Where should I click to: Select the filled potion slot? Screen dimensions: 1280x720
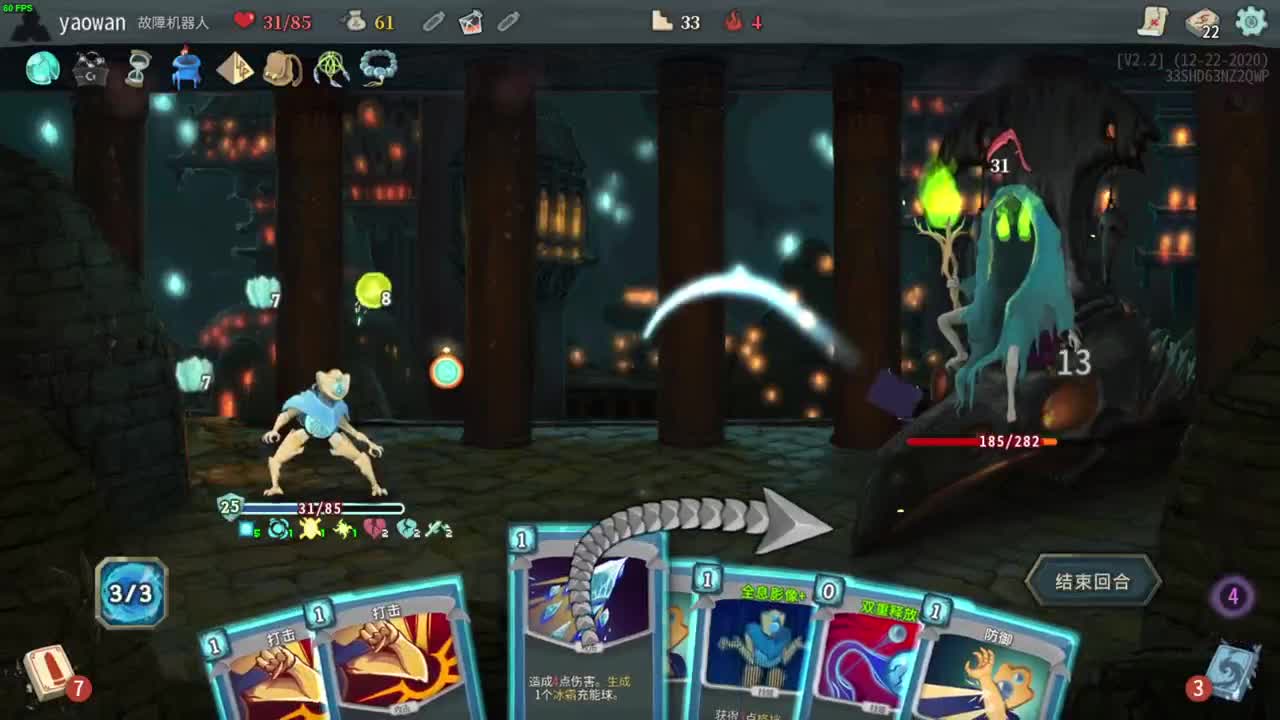[470, 21]
